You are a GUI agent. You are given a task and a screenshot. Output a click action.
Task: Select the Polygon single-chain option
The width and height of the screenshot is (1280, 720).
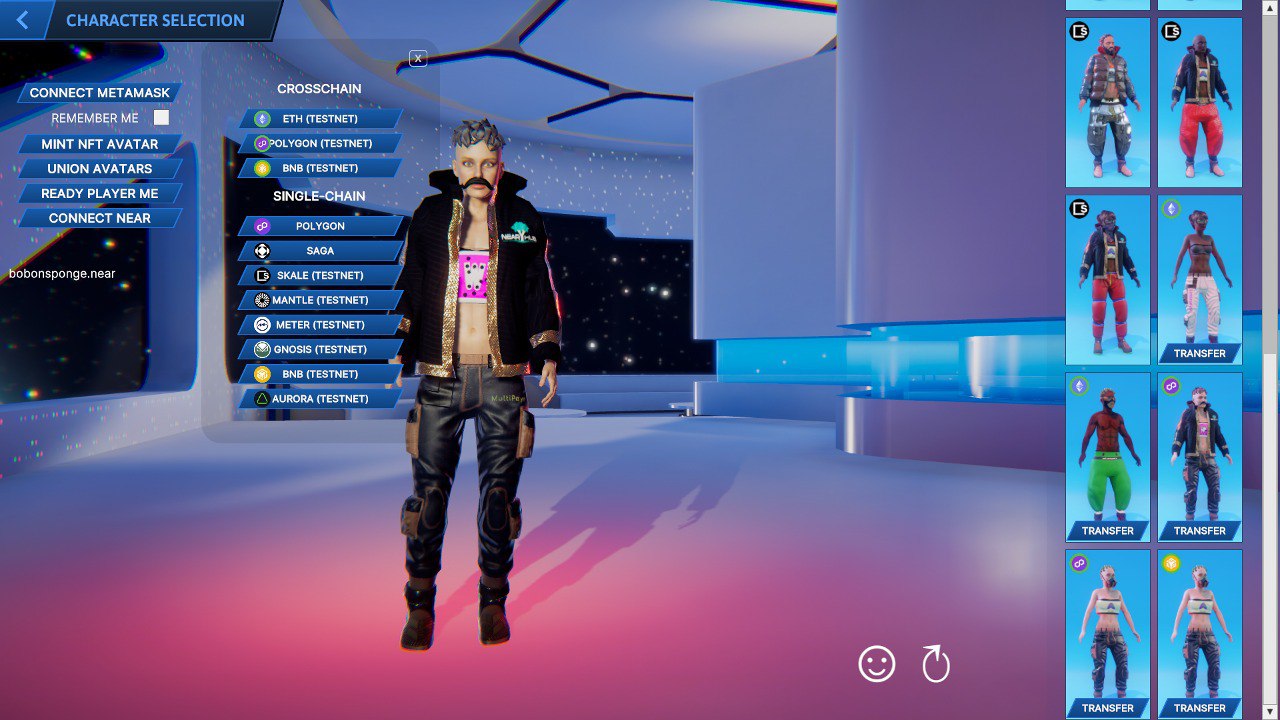click(x=319, y=226)
